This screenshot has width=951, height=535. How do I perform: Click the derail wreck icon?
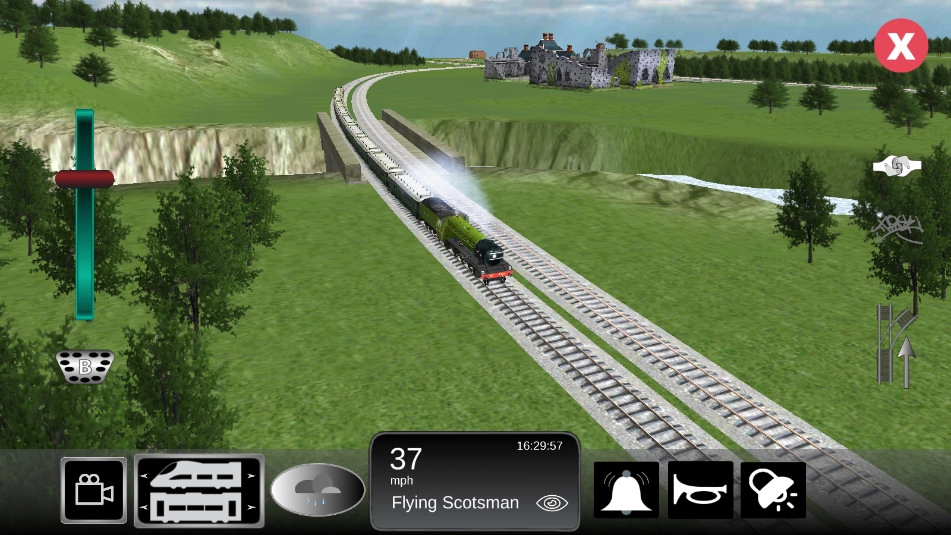coord(896,228)
